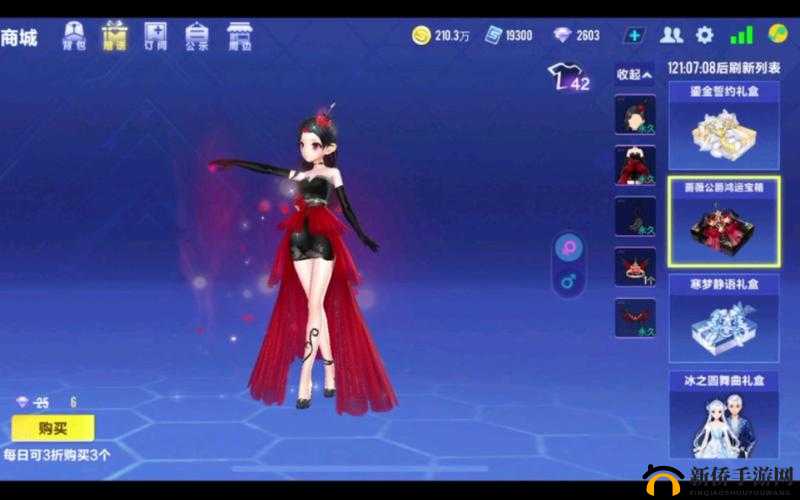Open the storefront tab in the top bar

(x=239, y=36)
